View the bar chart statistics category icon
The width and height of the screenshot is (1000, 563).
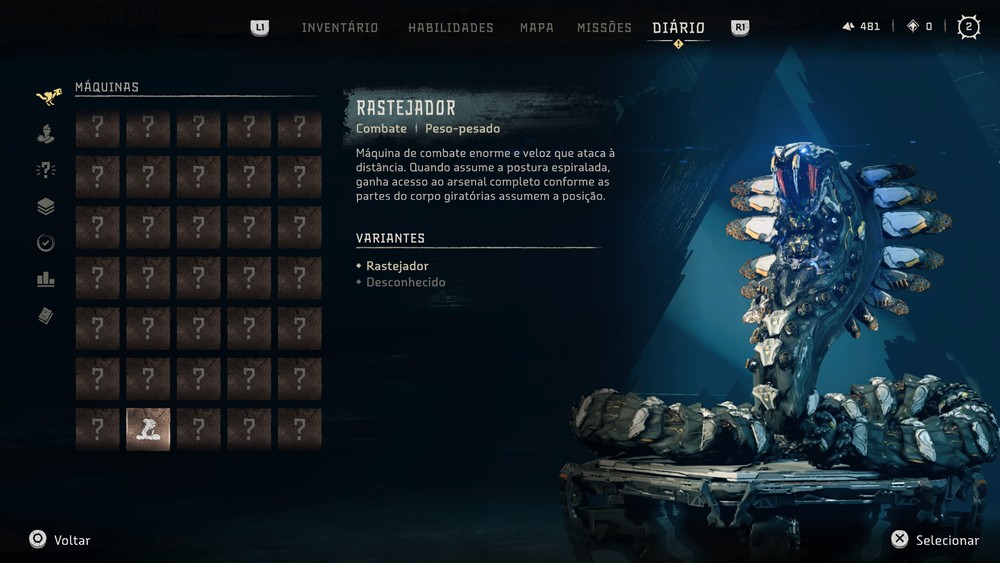46,280
